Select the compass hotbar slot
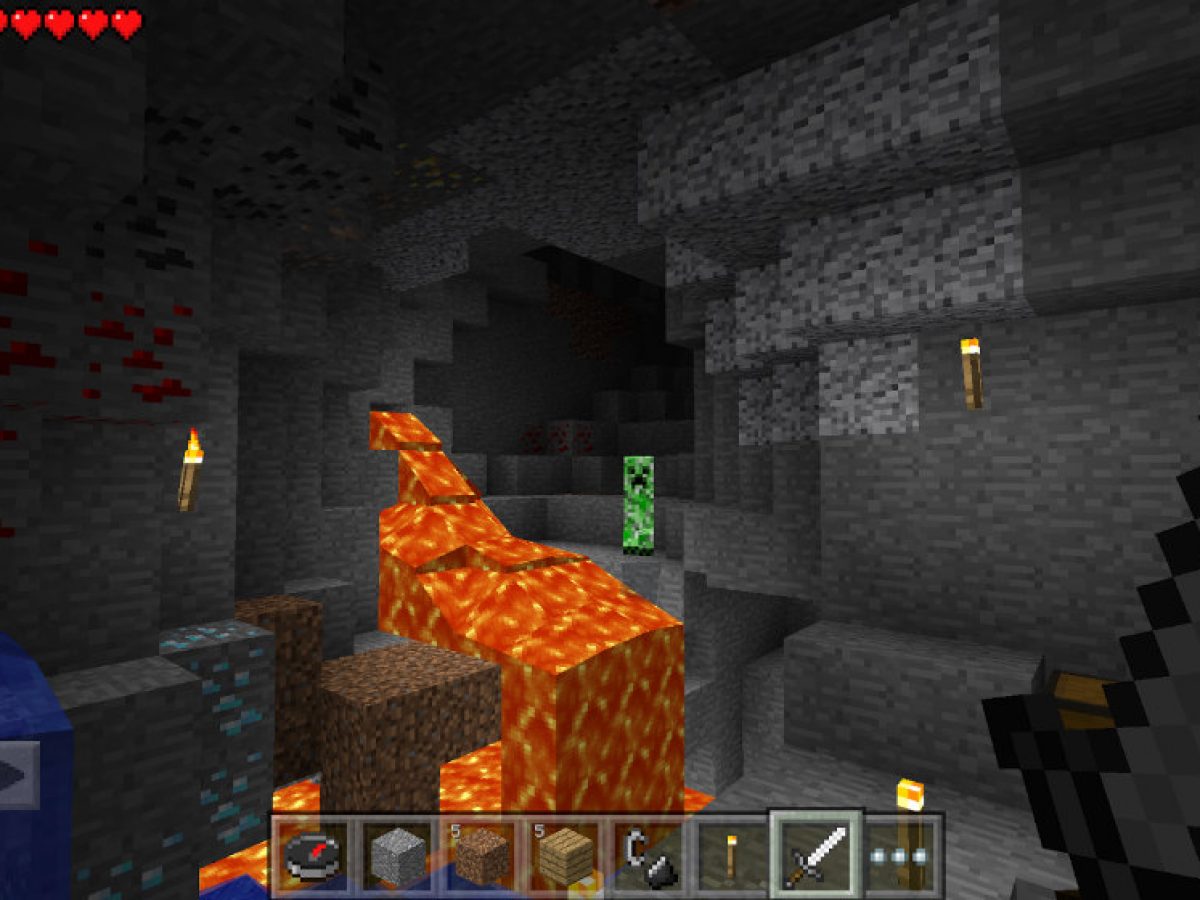 pos(311,855)
